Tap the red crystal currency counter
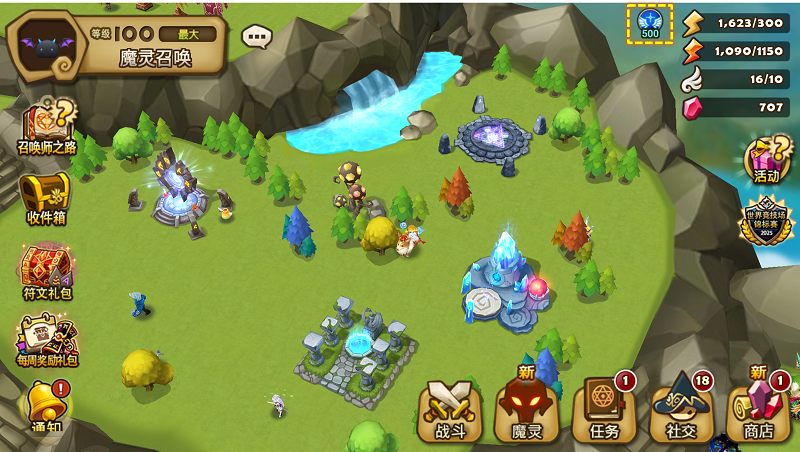This screenshot has width=800, height=452. click(x=738, y=107)
